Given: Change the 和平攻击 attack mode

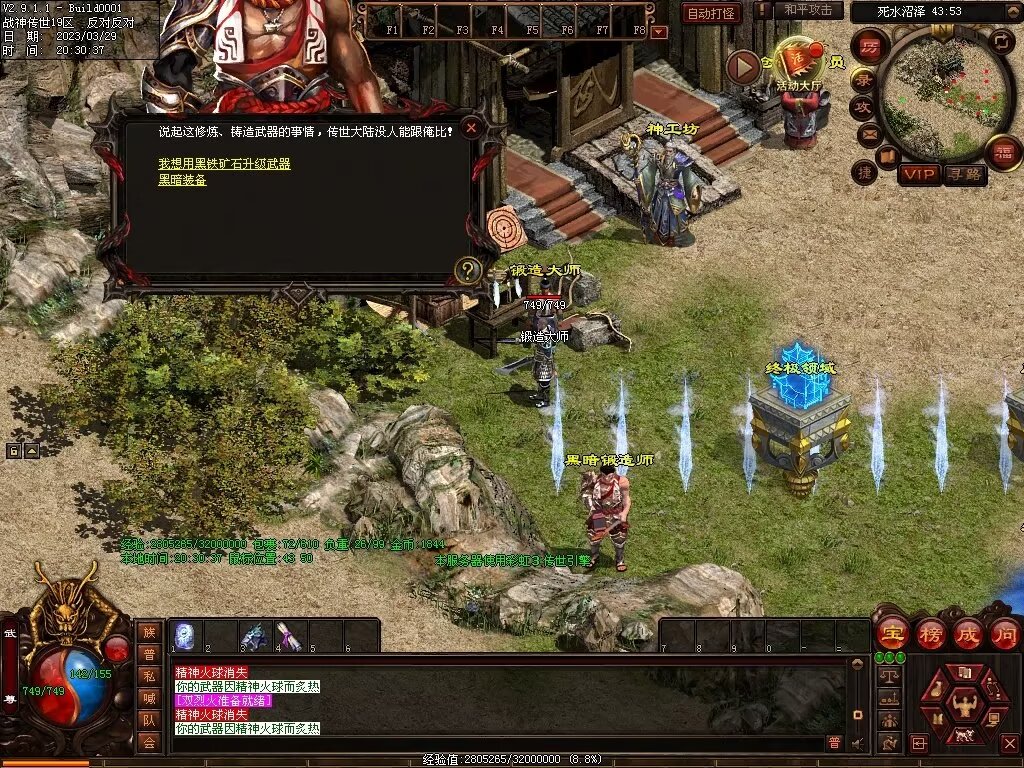Looking at the screenshot, I should click(x=808, y=10).
